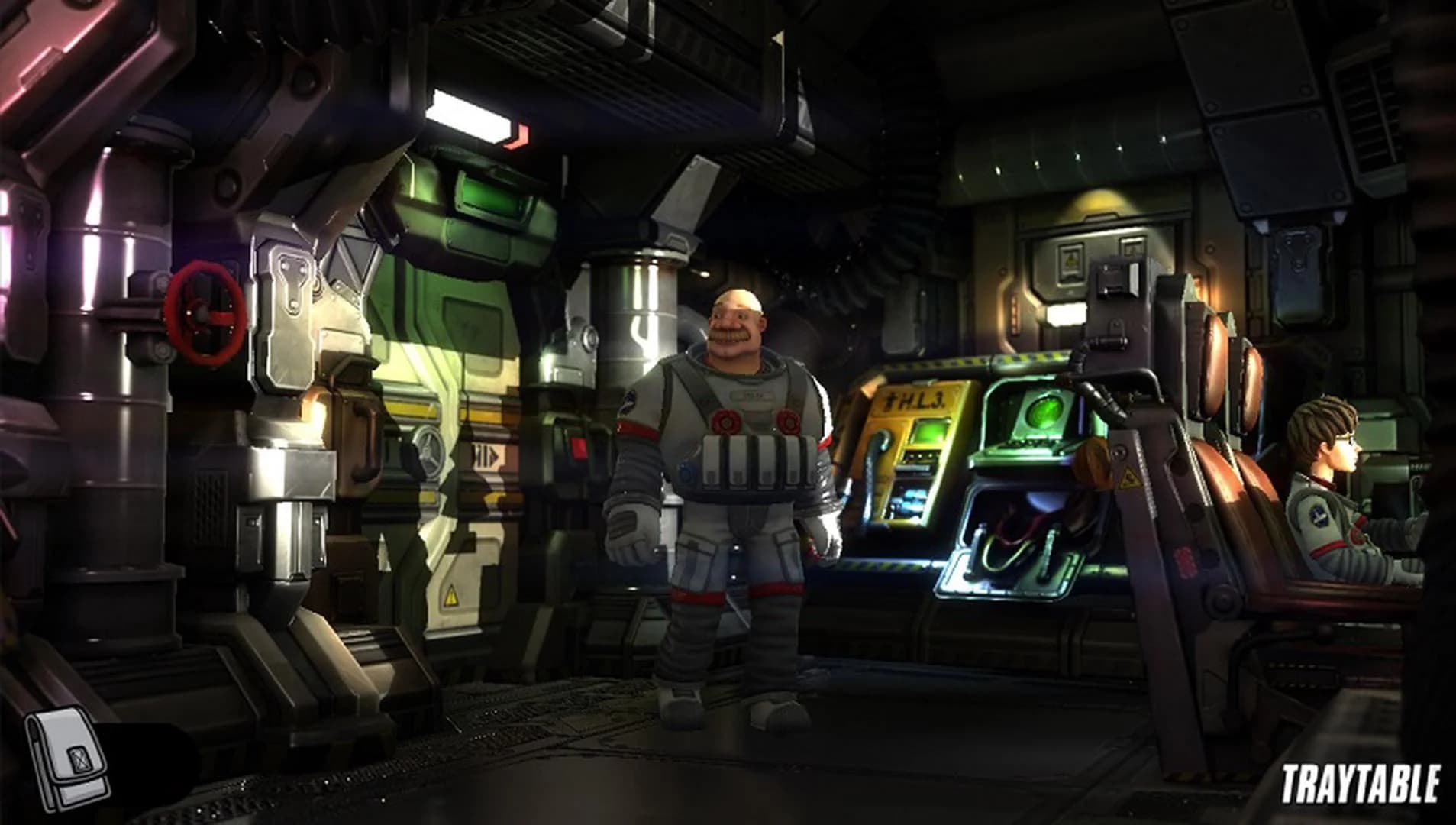Twist the red dial on the astronaut's chest pack
Viewport: 1456px width, 825px height.
(x=725, y=420)
